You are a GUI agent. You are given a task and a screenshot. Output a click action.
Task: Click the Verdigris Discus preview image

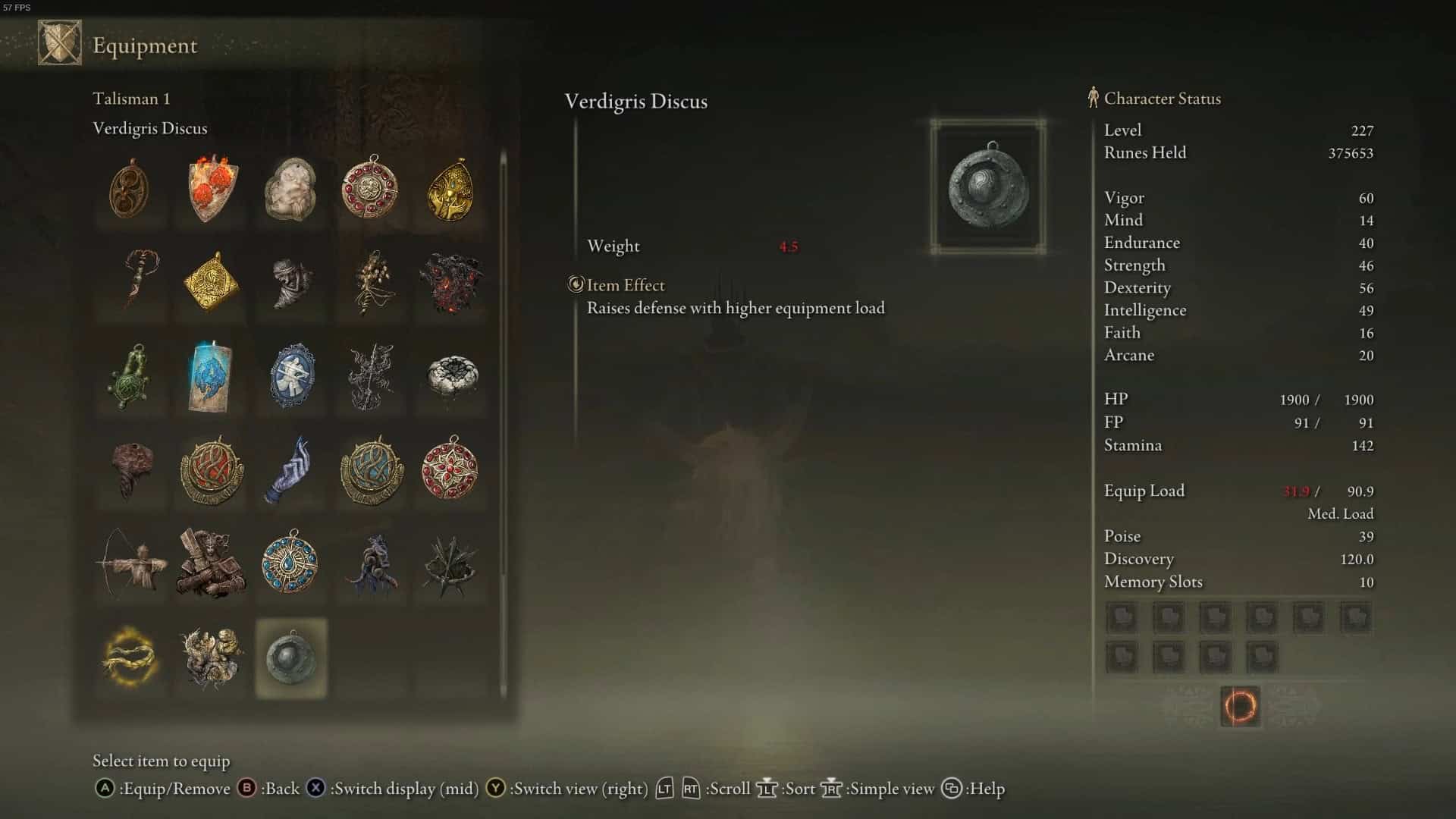(988, 187)
